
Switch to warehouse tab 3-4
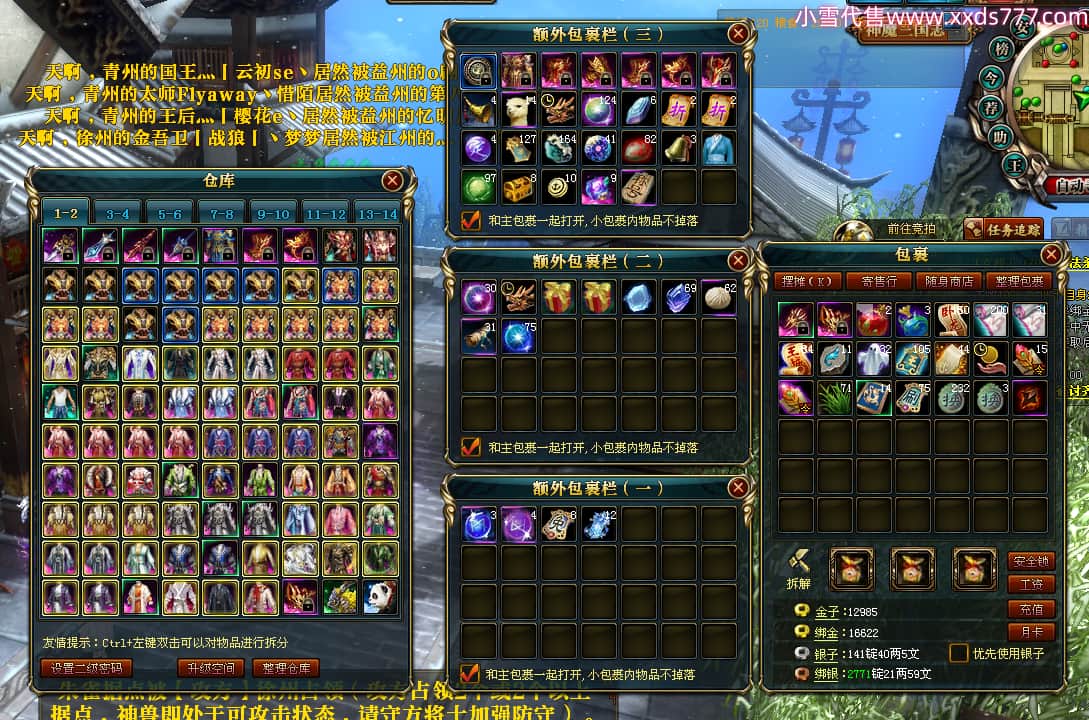118,213
